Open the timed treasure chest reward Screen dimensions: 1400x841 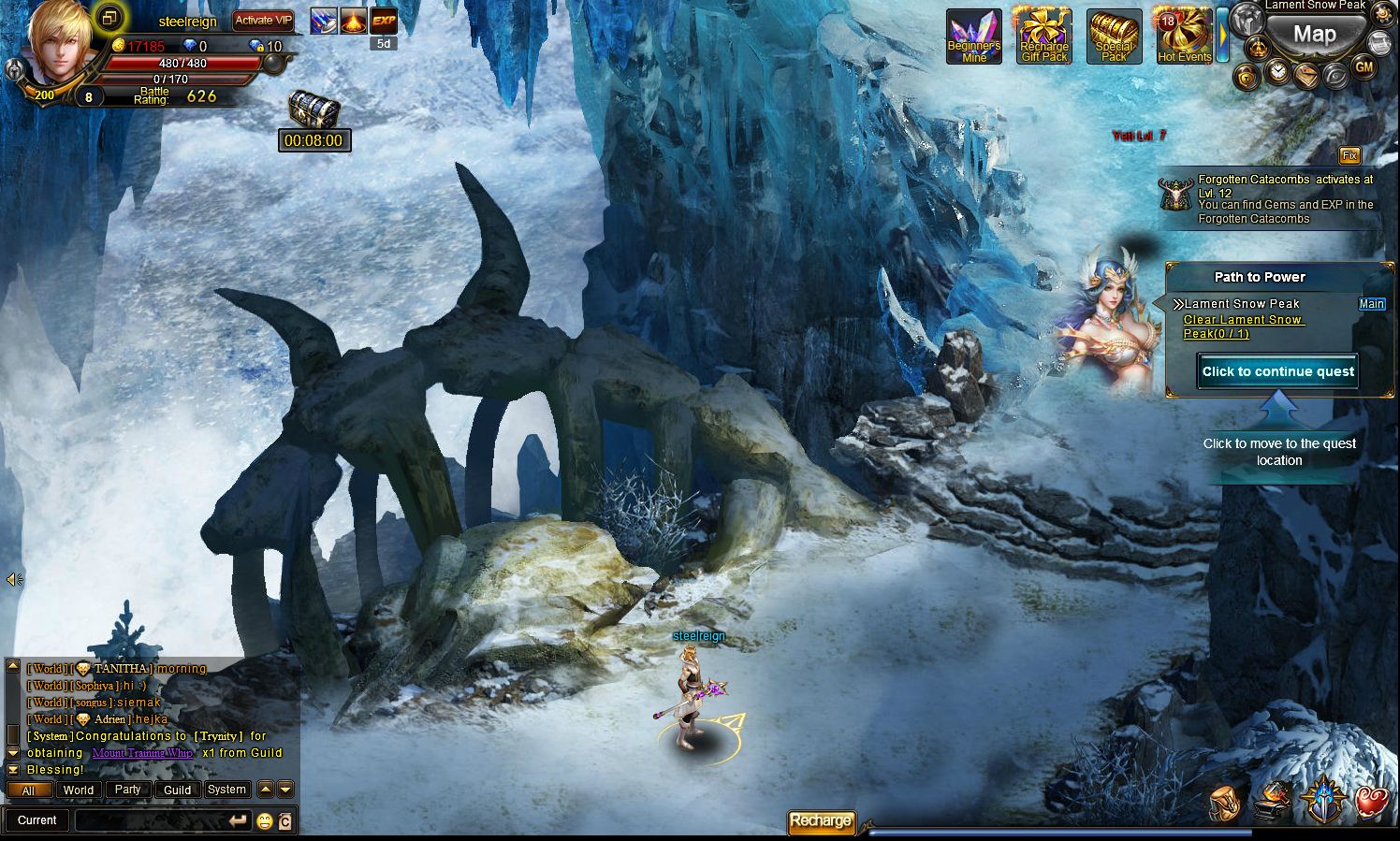(314, 110)
